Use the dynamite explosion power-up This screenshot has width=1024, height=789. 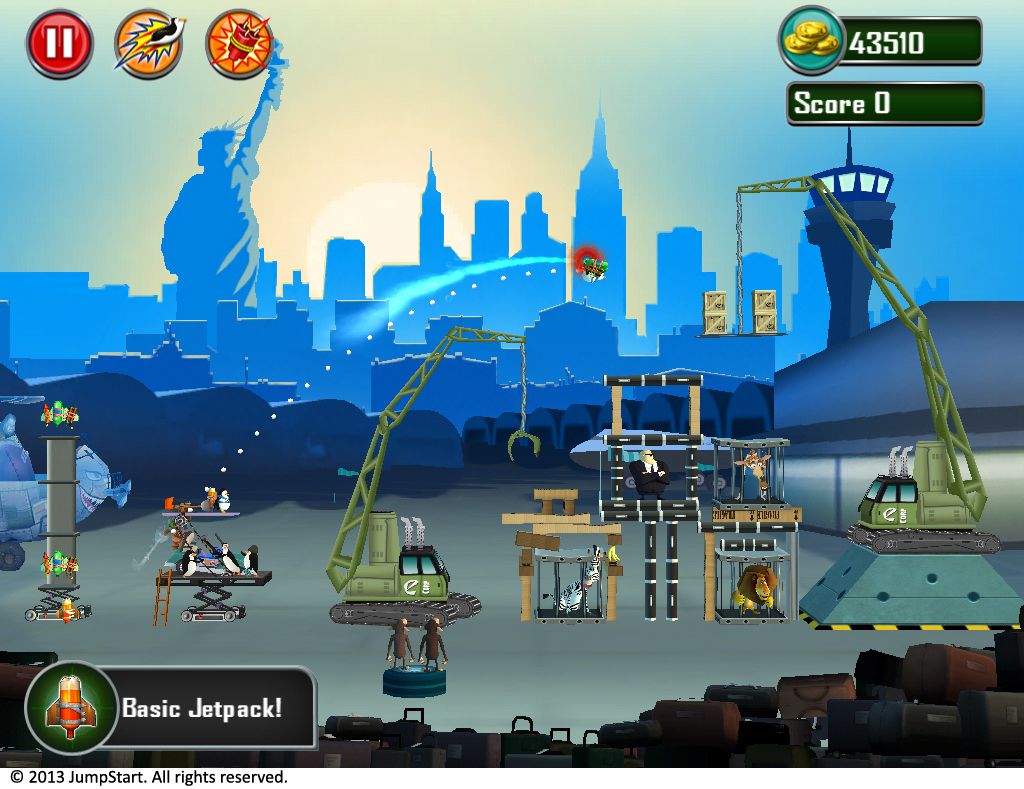(x=240, y=44)
